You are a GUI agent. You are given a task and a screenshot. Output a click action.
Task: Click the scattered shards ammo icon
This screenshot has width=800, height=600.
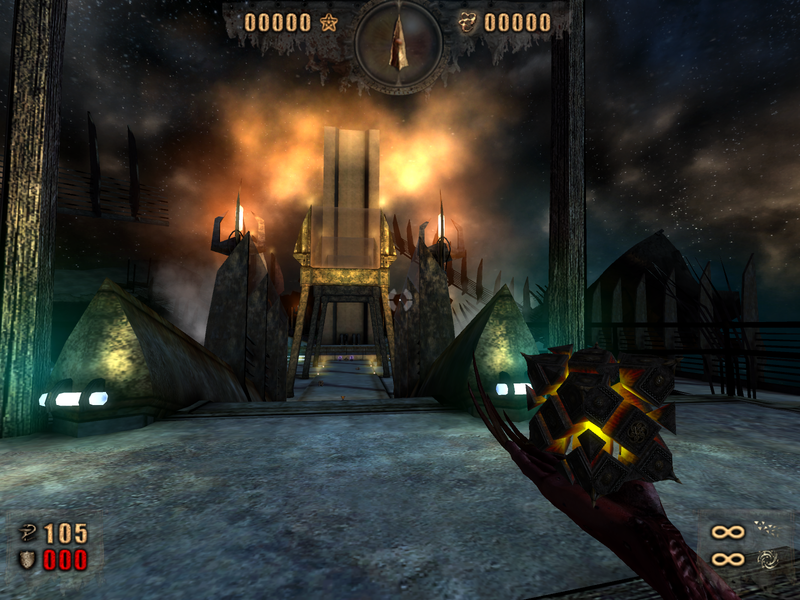[x=766, y=531]
